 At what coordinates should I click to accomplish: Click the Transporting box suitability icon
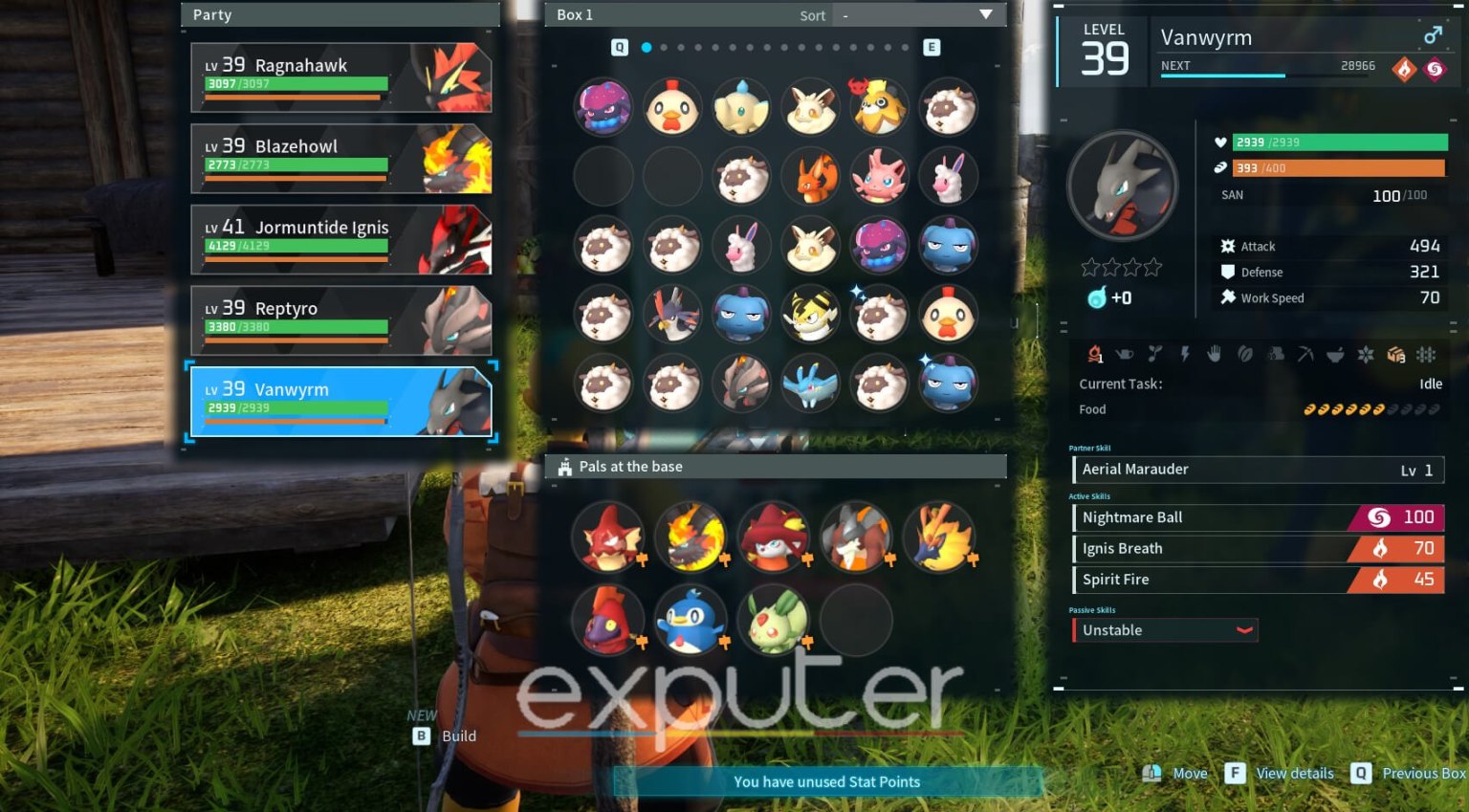(x=1395, y=355)
